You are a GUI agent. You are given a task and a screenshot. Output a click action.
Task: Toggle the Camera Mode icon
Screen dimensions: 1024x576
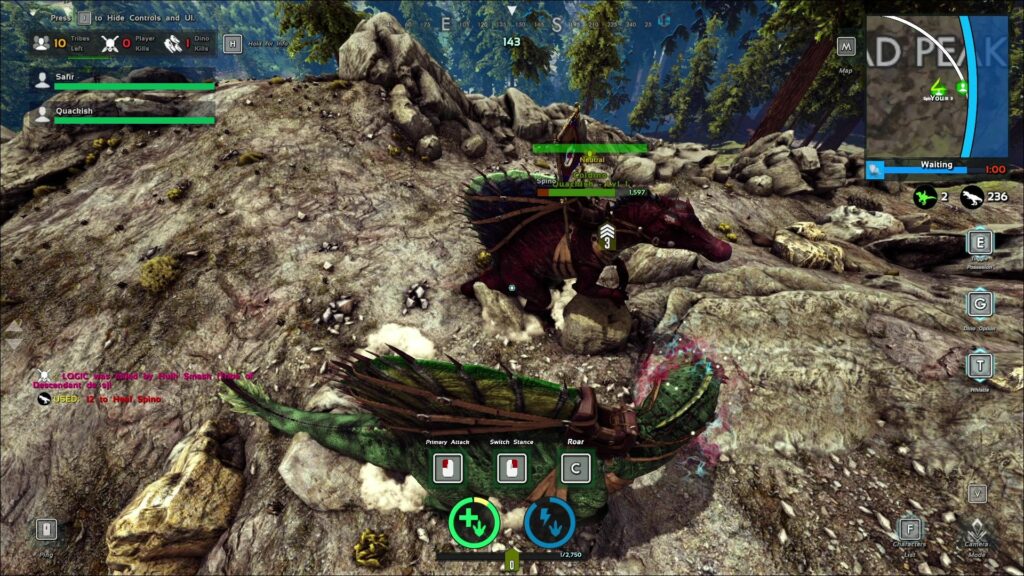click(x=978, y=530)
